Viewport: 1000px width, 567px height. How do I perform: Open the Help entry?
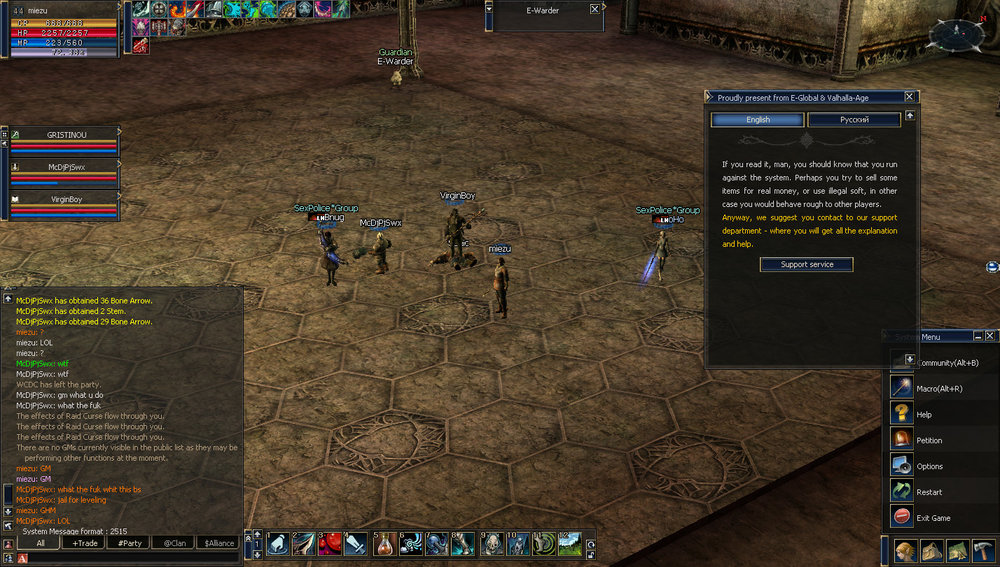tap(924, 414)
